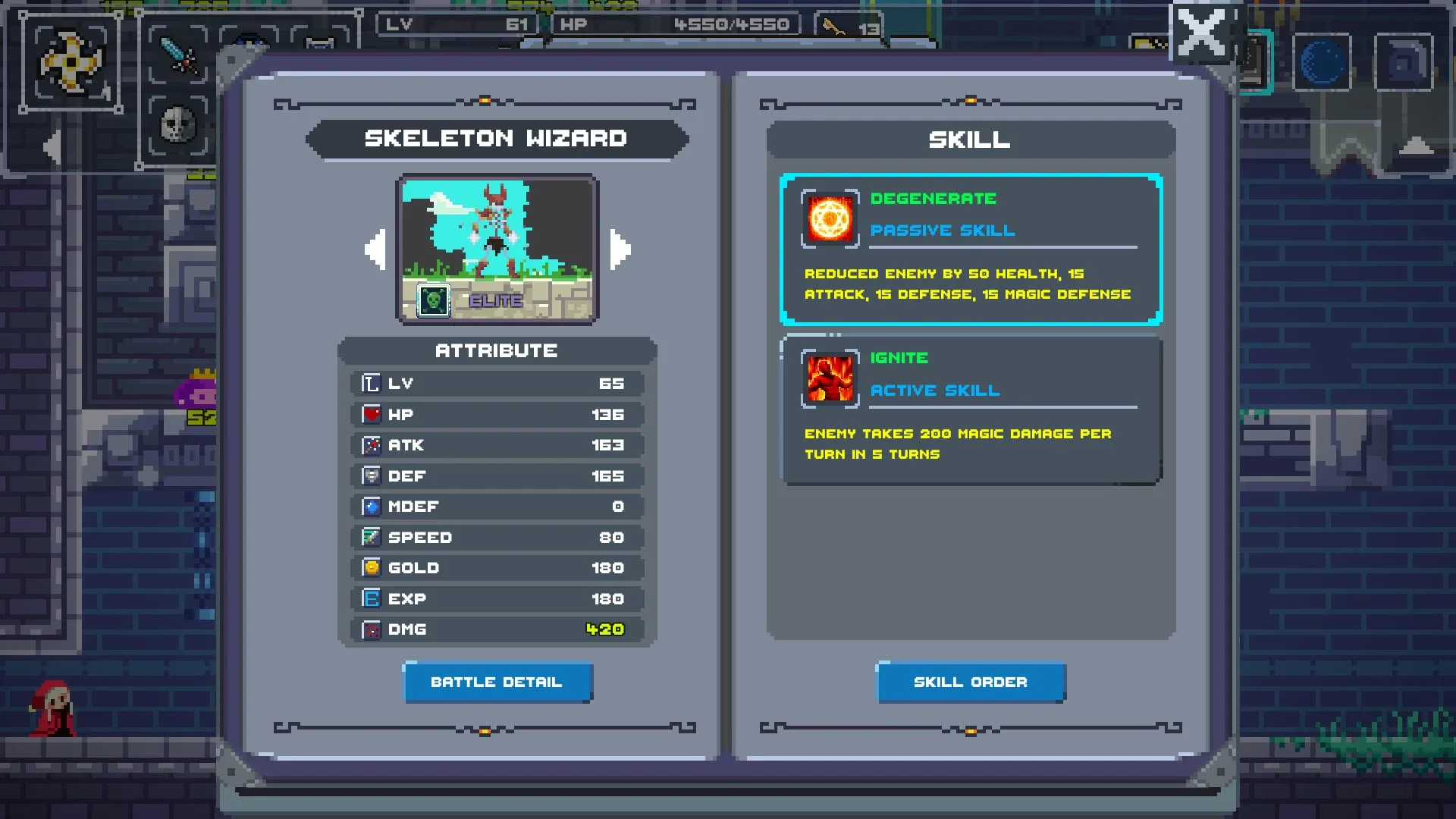Select the Skeleton Wizard title banner
This screenshot has width=1456, height=819.
[497, 139]
